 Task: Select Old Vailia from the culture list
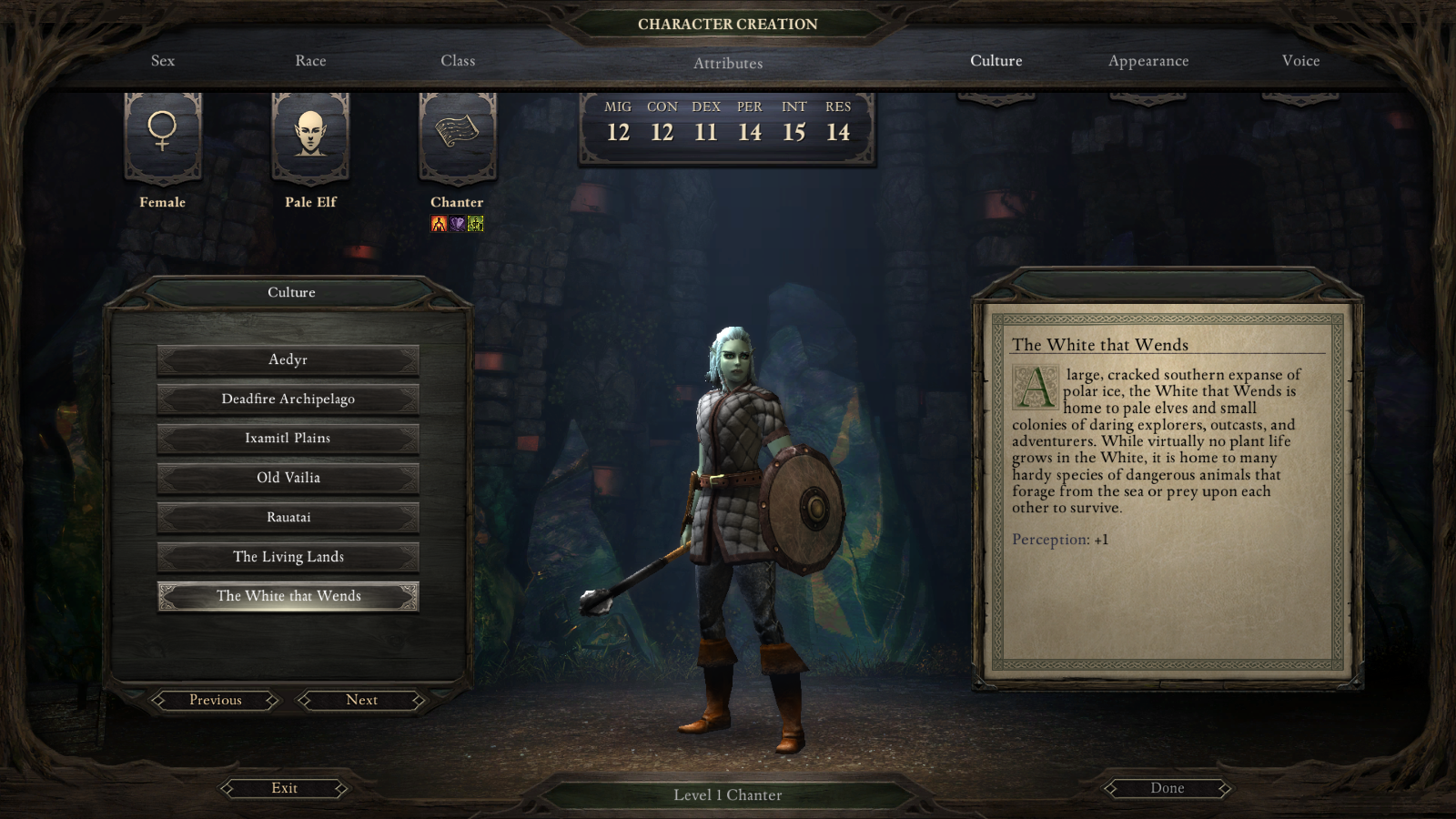[x=288, y=478]
